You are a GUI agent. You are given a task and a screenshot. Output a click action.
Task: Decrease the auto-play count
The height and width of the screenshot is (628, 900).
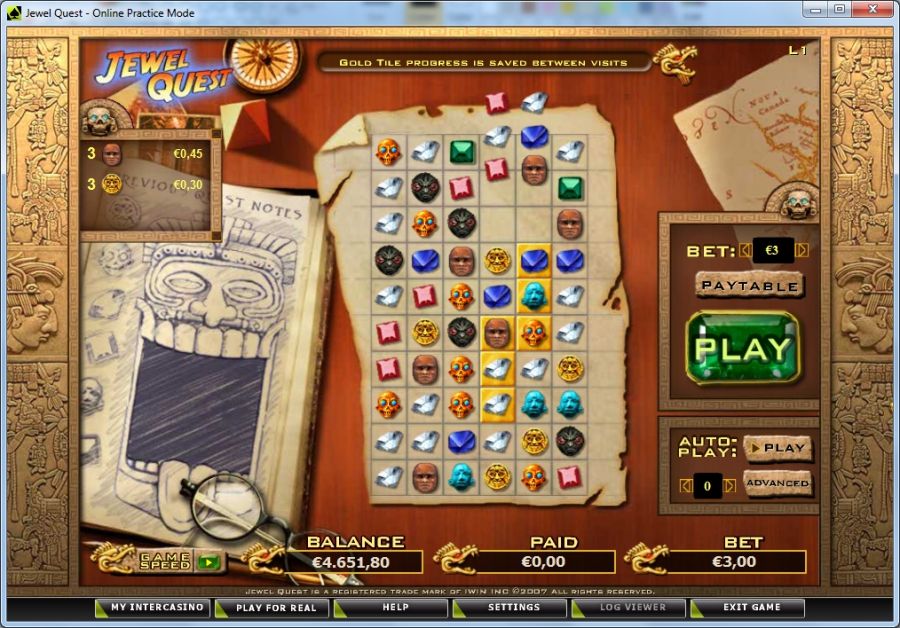tap(686, 486)
